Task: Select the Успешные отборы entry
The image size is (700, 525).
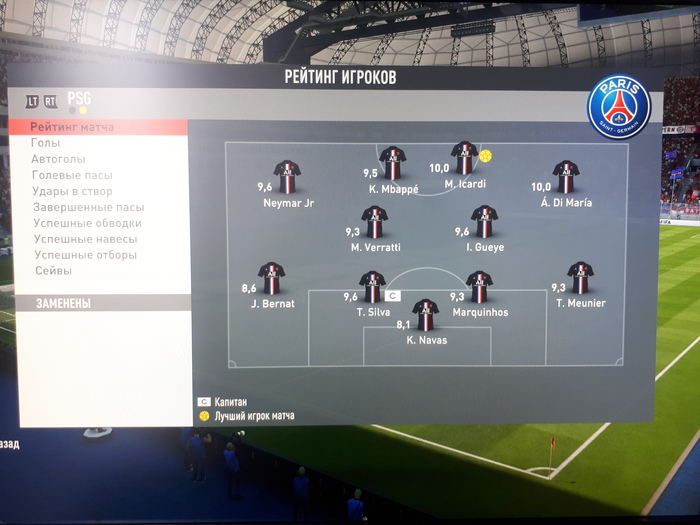Action: pyautogui.click(x=85, y=255)
